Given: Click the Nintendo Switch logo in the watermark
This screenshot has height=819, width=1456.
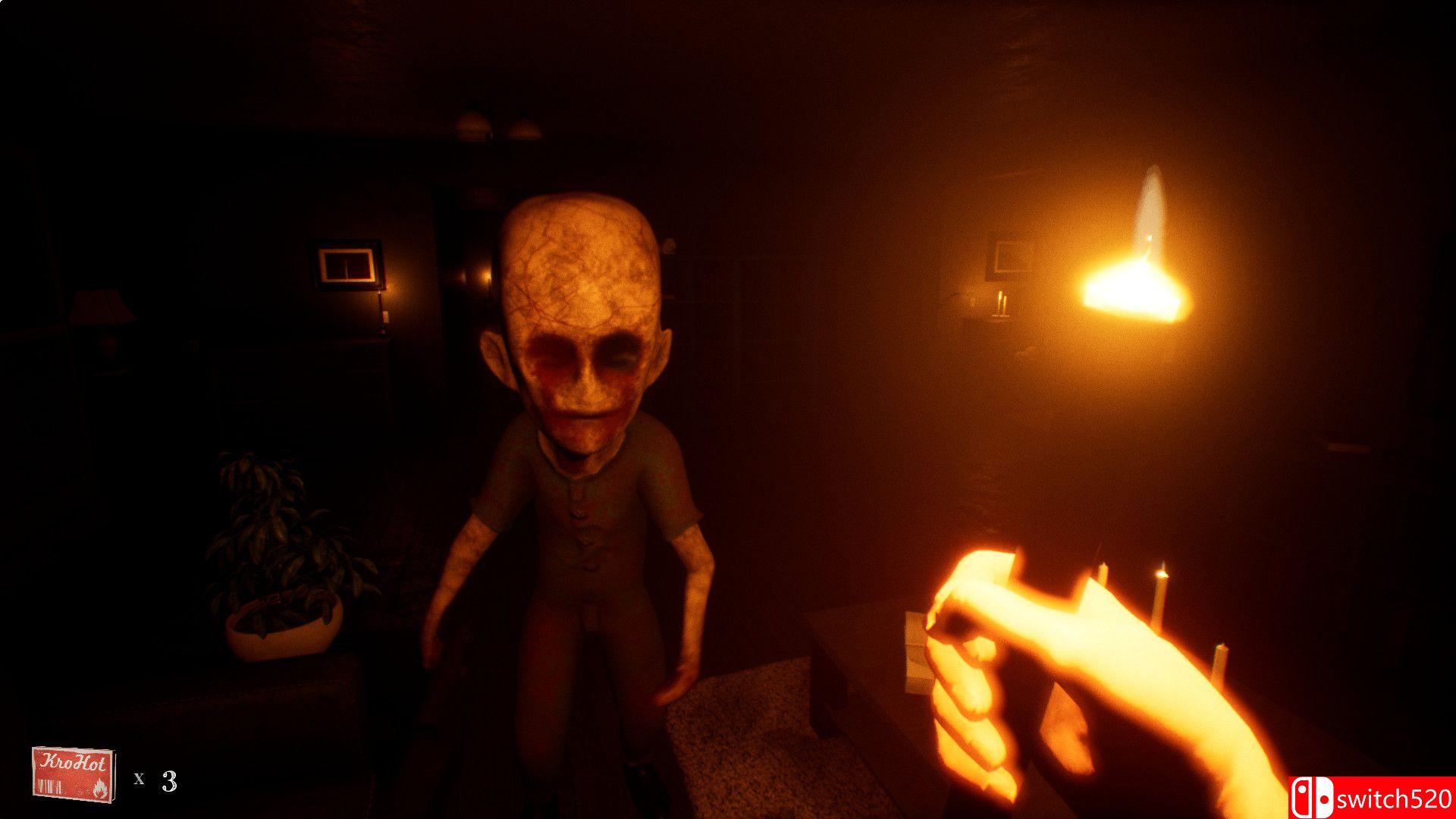Looking at the screenshot, I should tap(1312, 797).
